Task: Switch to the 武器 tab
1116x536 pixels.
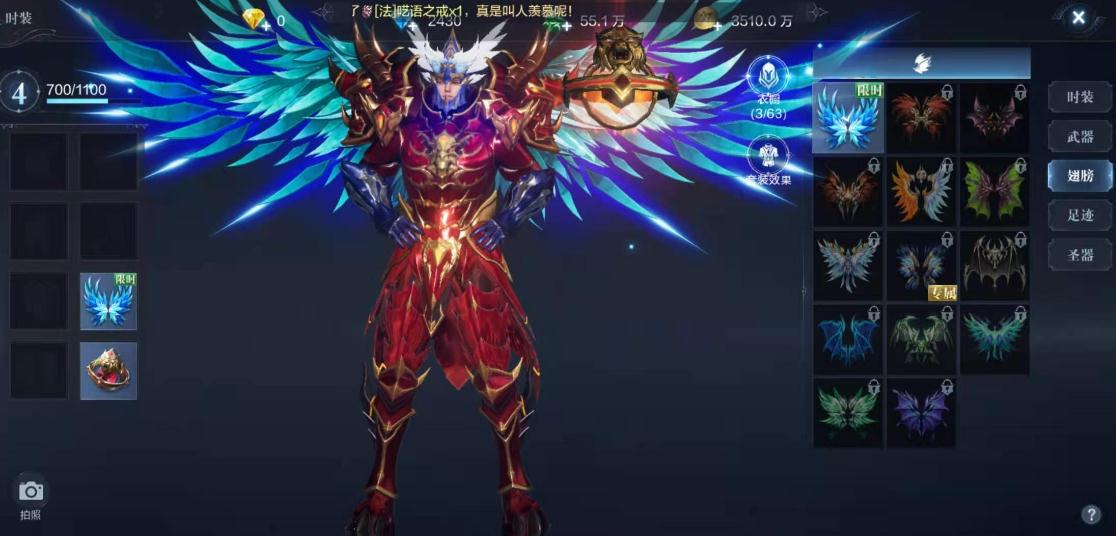Action: click(x=1079, y=136)
